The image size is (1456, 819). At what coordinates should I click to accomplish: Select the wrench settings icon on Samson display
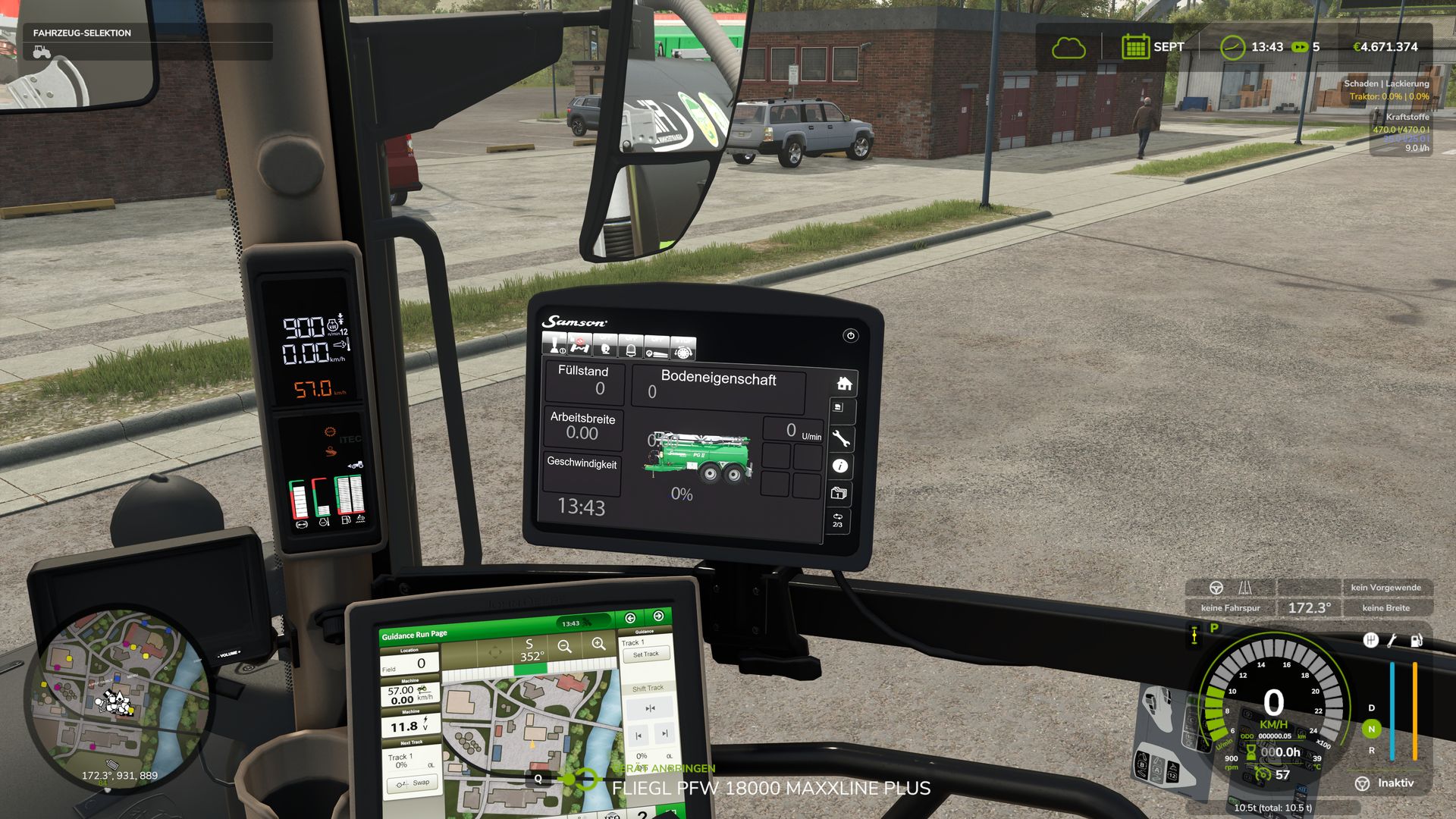[841, 437]
